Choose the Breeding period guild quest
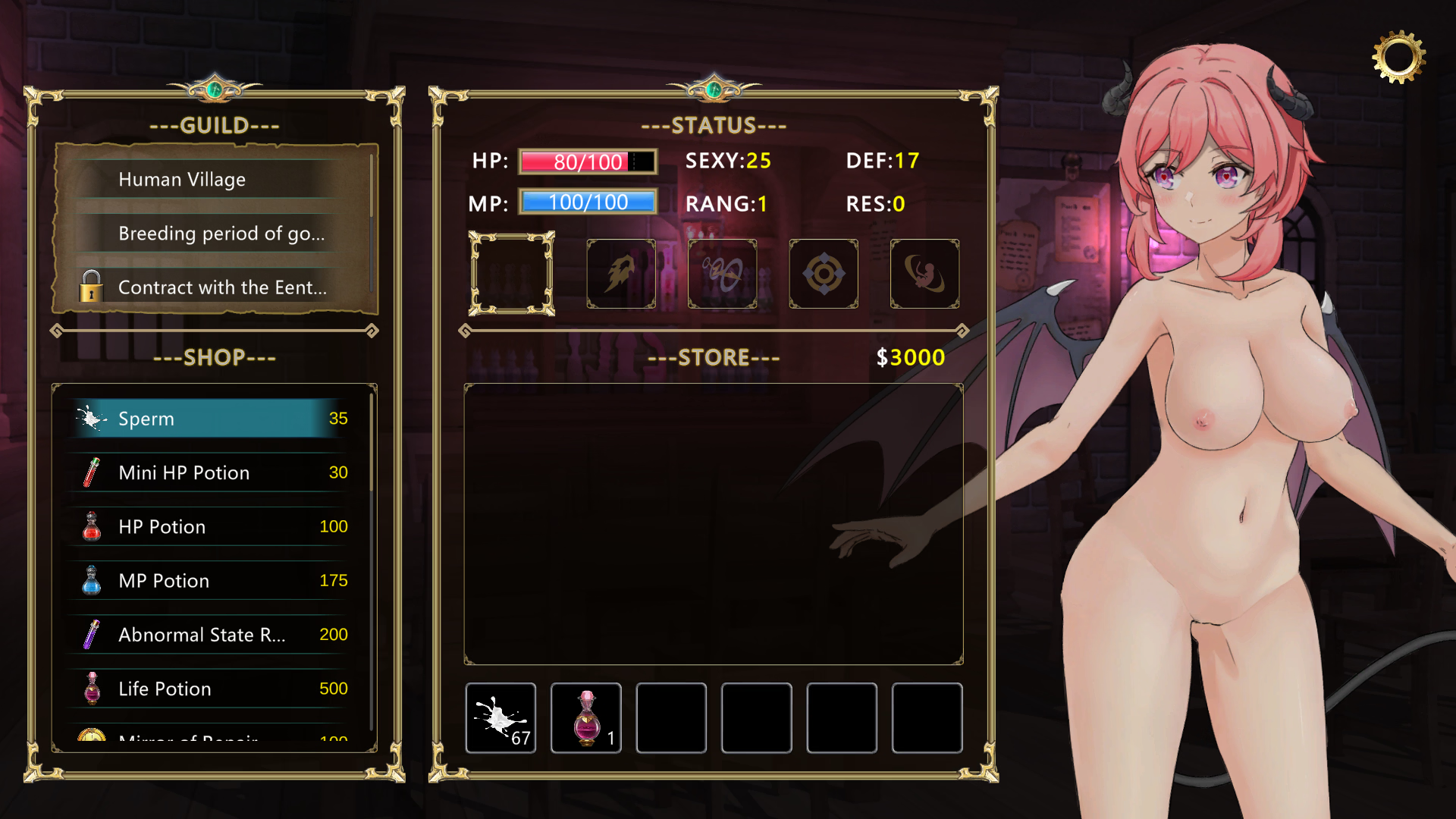The image size is (1456, 819). coord(212,234)
